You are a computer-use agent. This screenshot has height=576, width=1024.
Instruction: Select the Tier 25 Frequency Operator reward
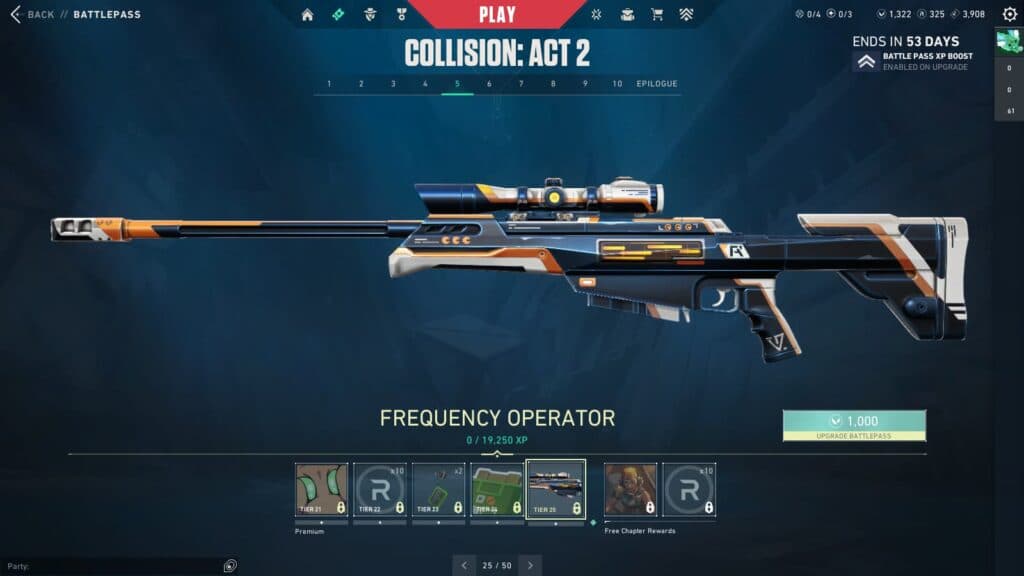(x=555, y=489)
